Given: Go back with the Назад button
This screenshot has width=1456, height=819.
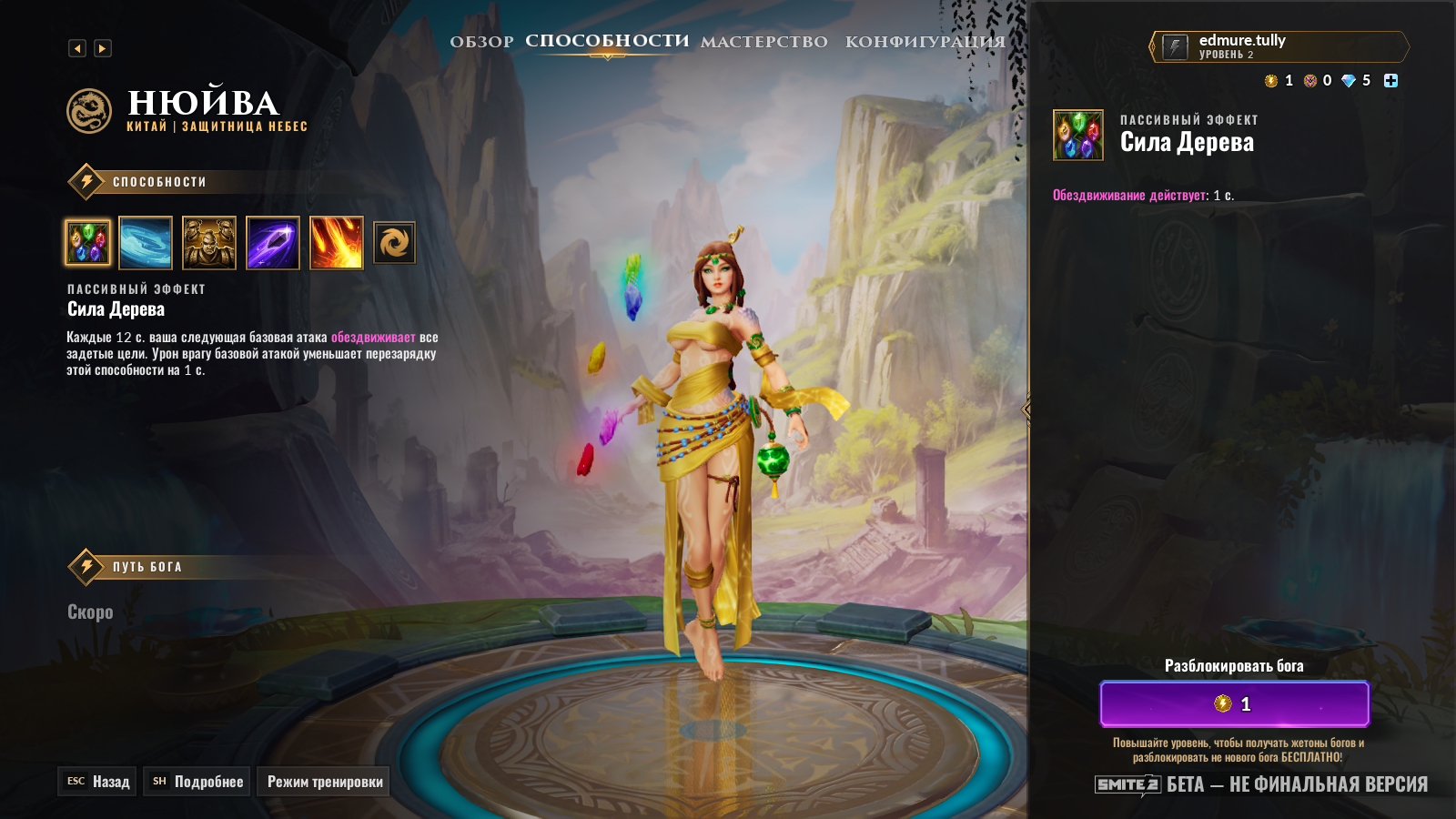Looking at the screenshot, I should pyautogui.click(x=97, y=782).
